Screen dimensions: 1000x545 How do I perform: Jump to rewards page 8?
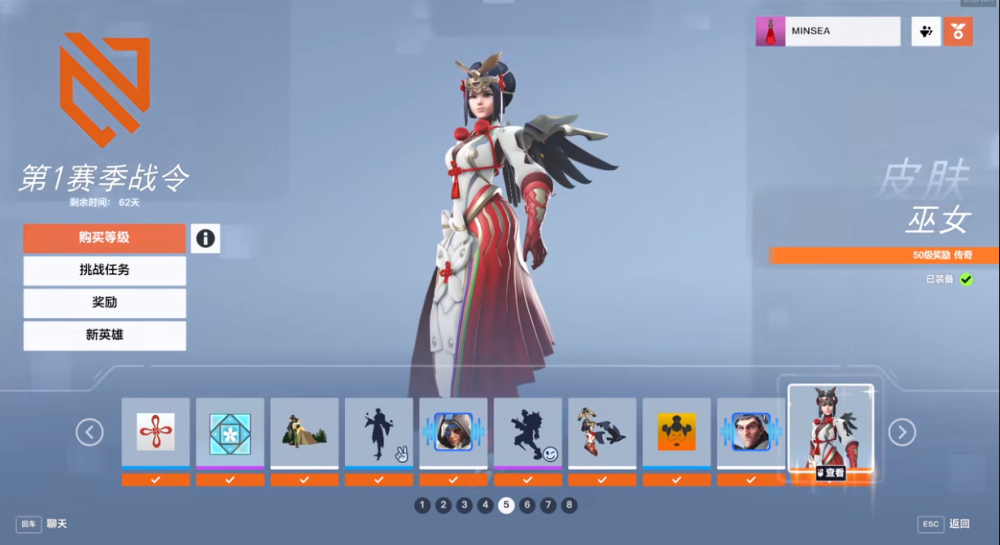tap(569, 505)
